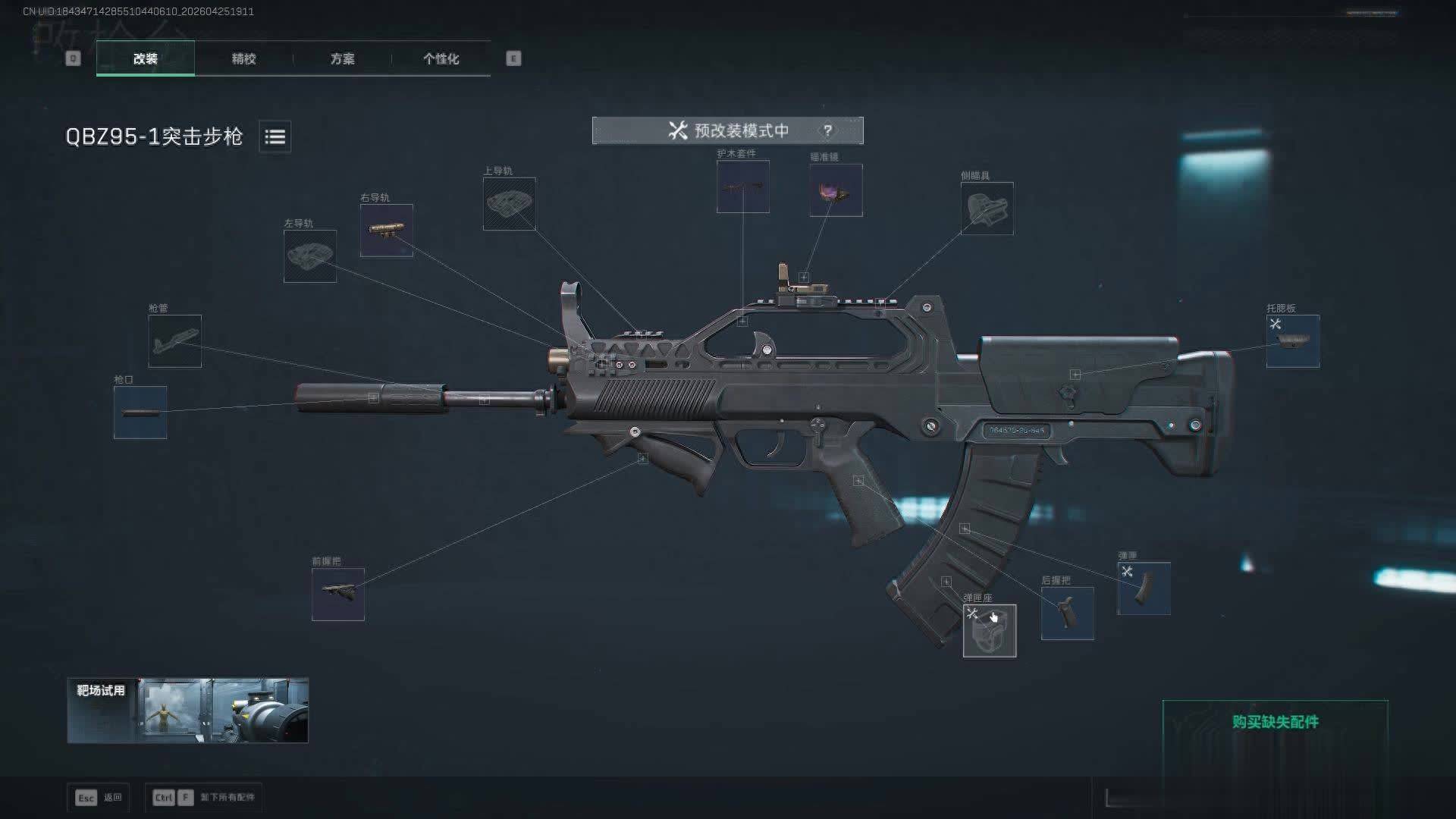Select the 侧瞄具 side sight slot

(987, 209)
